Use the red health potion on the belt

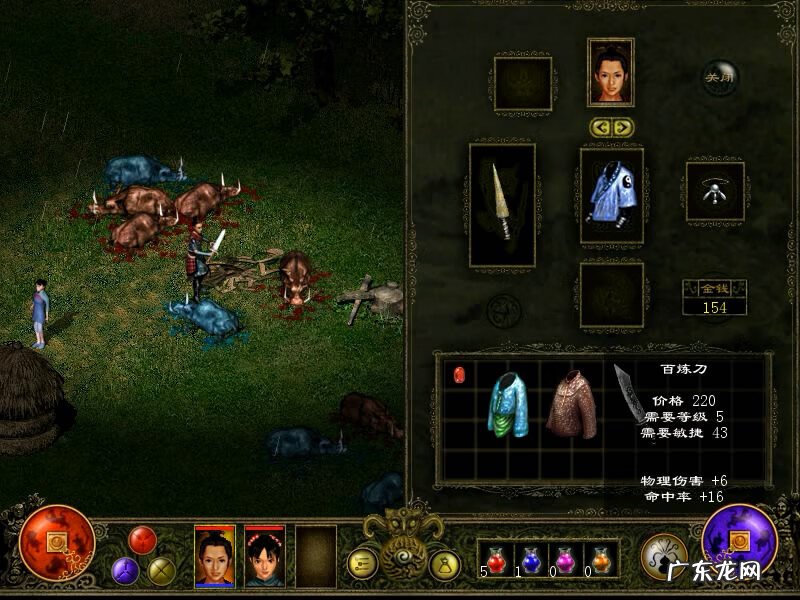click(497, 562)
